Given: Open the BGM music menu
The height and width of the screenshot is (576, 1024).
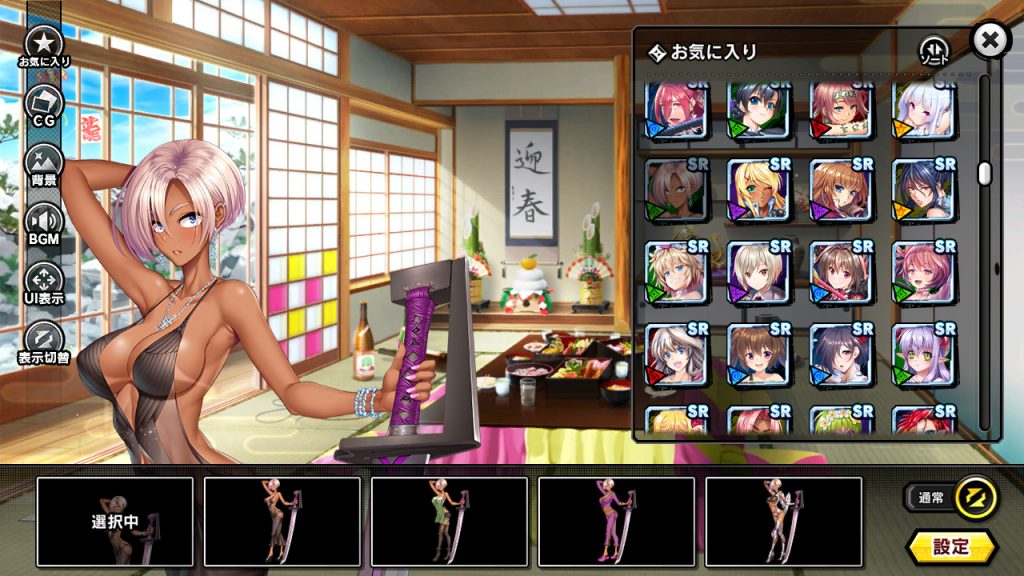Looking at the screenshot, I should pos(44,223).
